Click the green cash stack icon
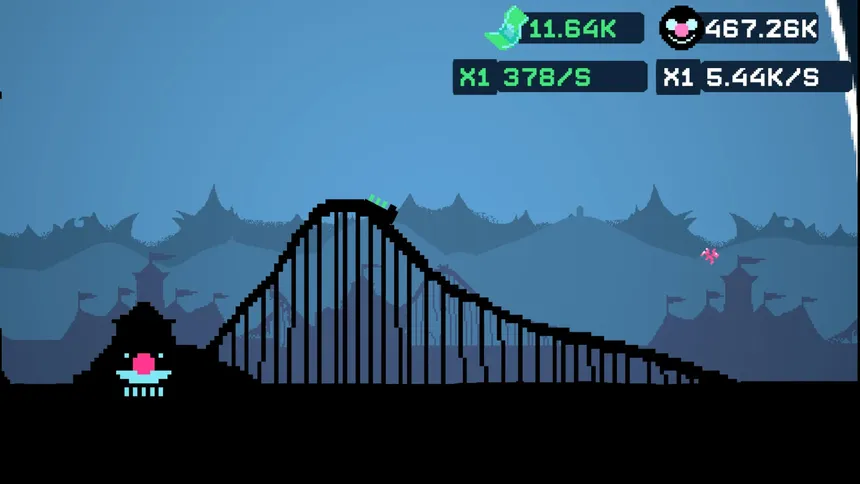The width and height of the screenshot is (860, 484). click(x=506, y=27)
